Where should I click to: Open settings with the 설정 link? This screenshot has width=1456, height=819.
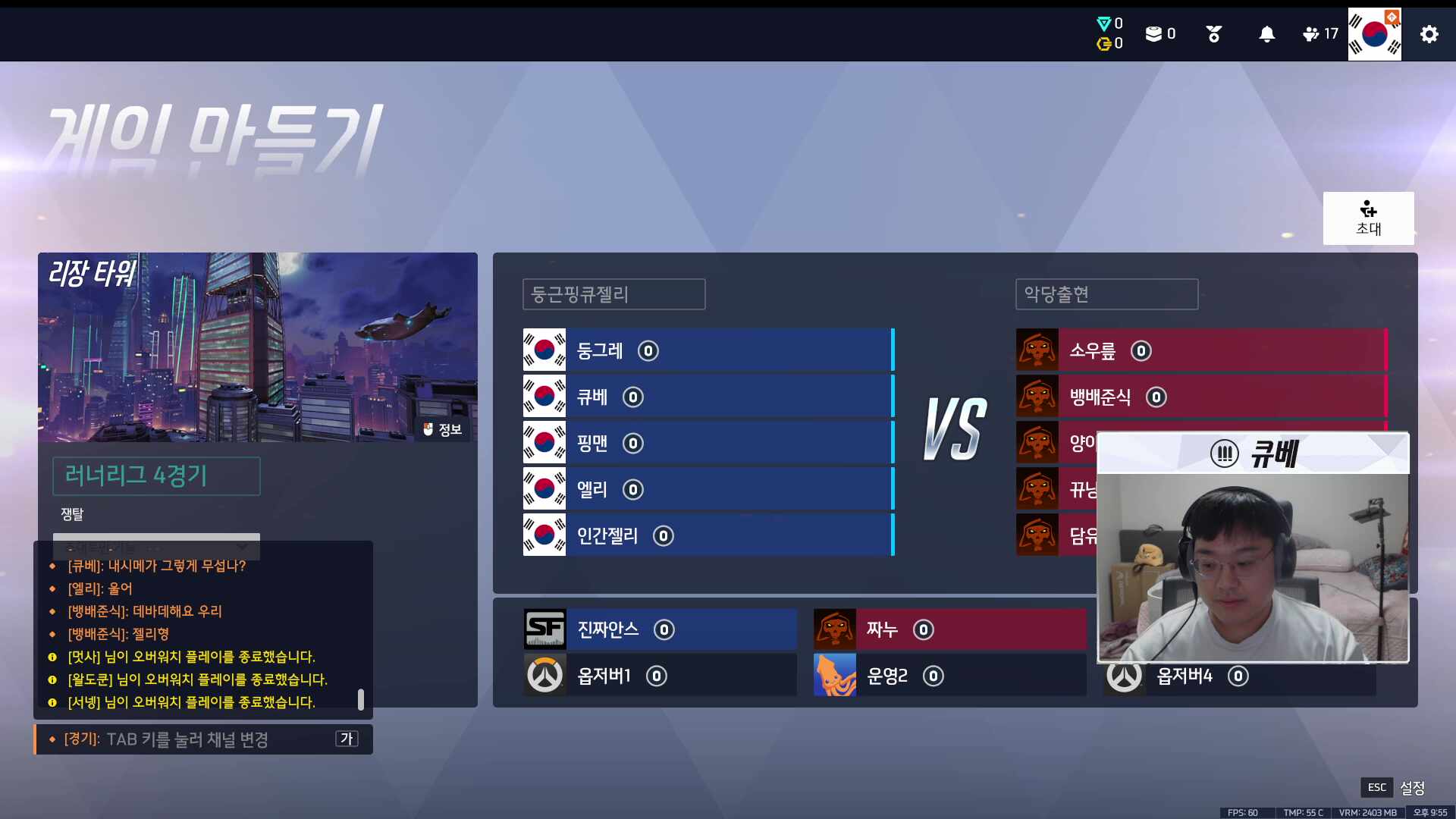pyautogui.click(x=1412, y=788)
